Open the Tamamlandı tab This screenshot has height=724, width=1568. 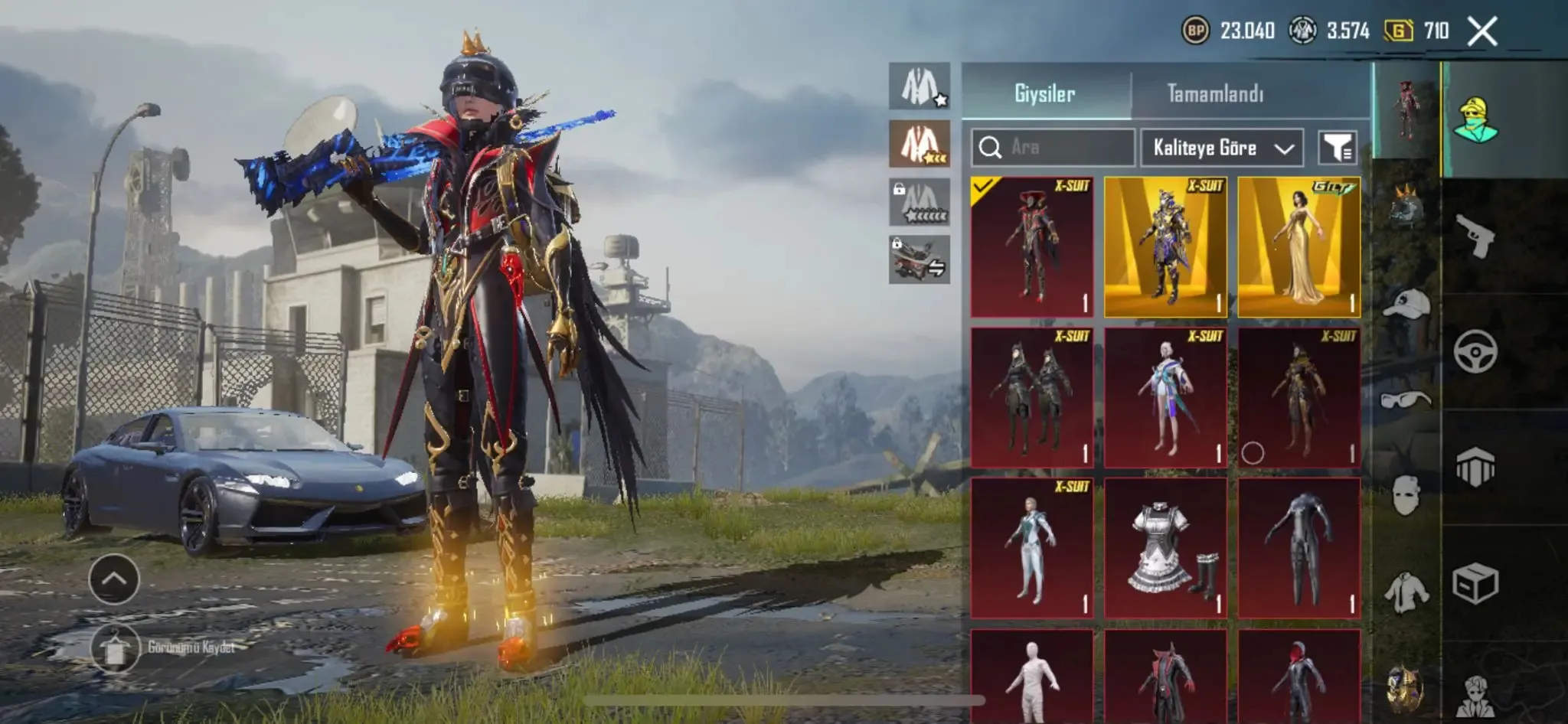[x=1215, y=93]
